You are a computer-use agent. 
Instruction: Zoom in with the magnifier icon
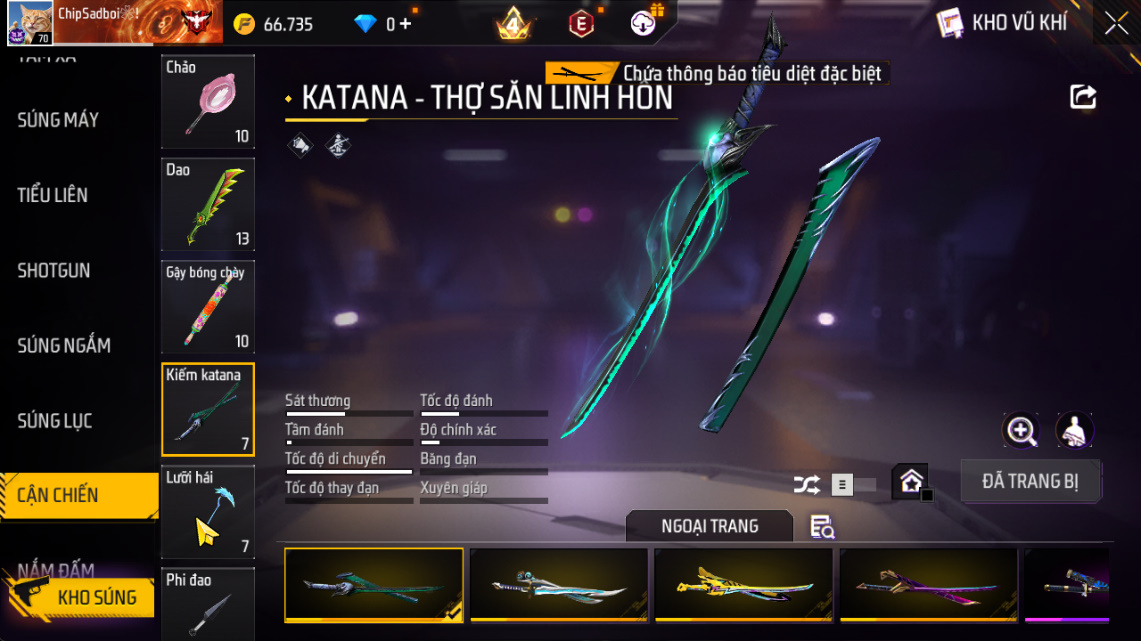(x=1021, y=431)
